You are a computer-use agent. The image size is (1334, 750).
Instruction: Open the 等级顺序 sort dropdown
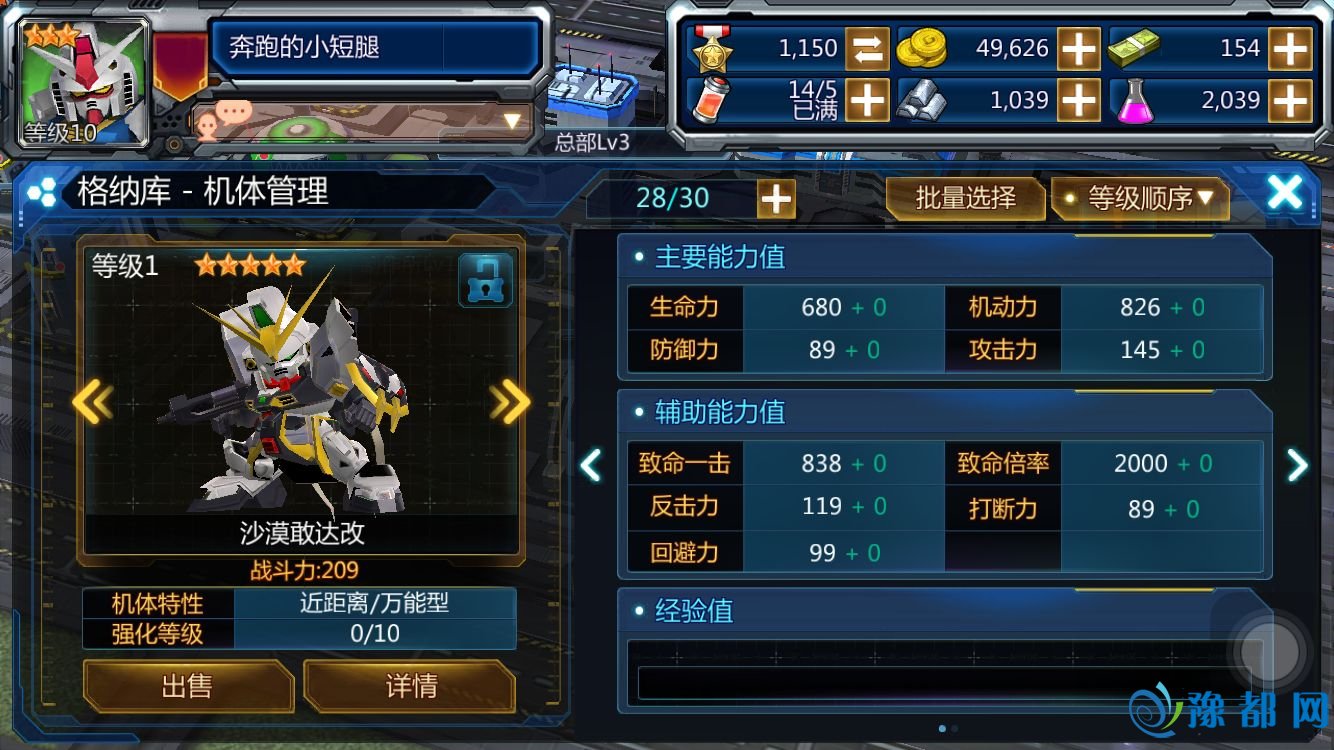(x=1141, y=198)
